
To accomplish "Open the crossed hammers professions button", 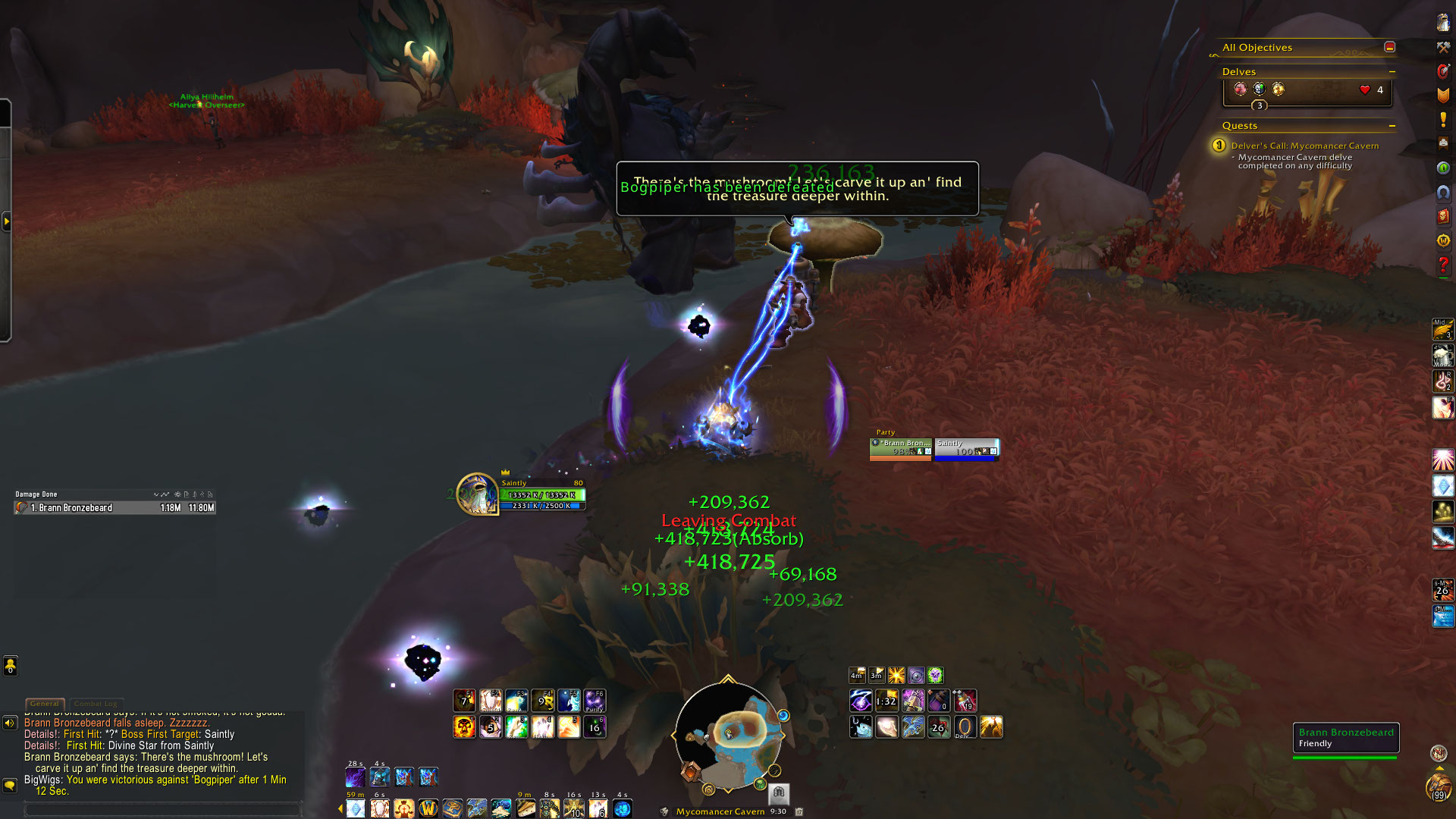I will pos(1442,47).
